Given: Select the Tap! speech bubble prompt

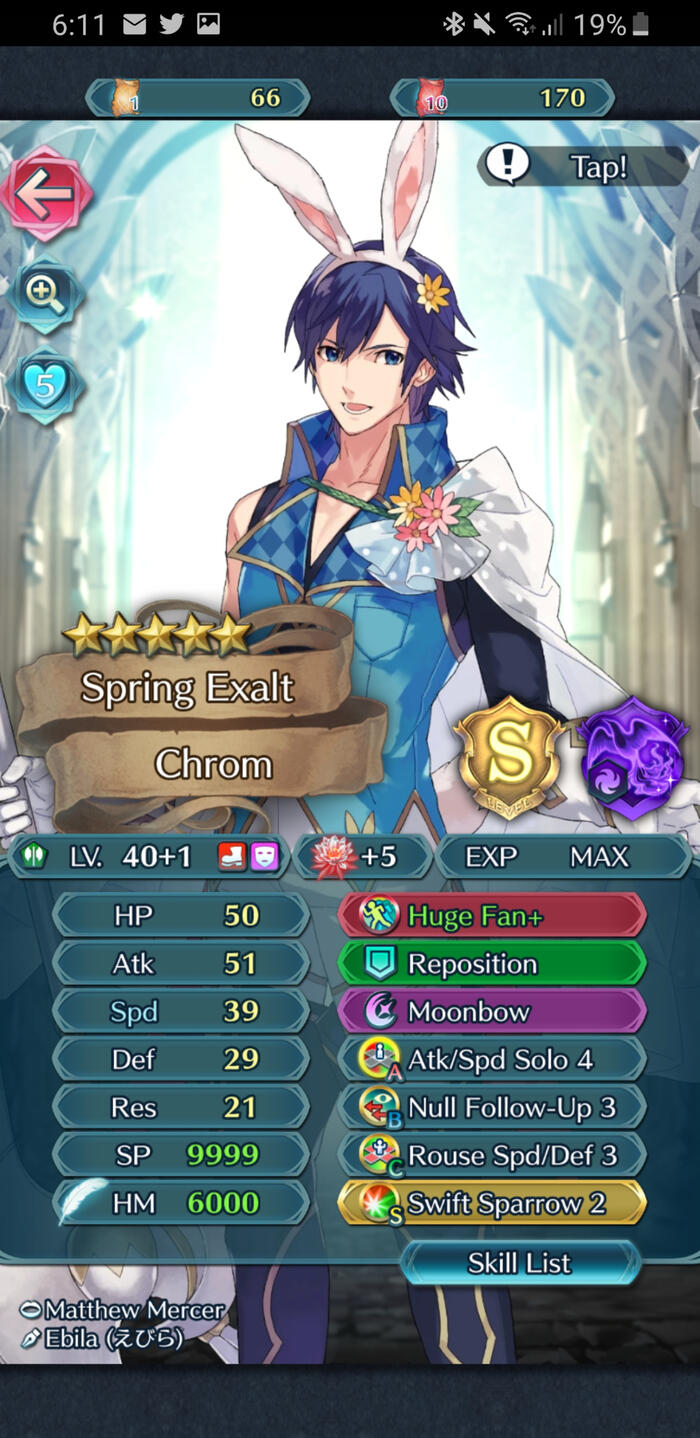Looking at the screenshot, I should tap(583, 166).
